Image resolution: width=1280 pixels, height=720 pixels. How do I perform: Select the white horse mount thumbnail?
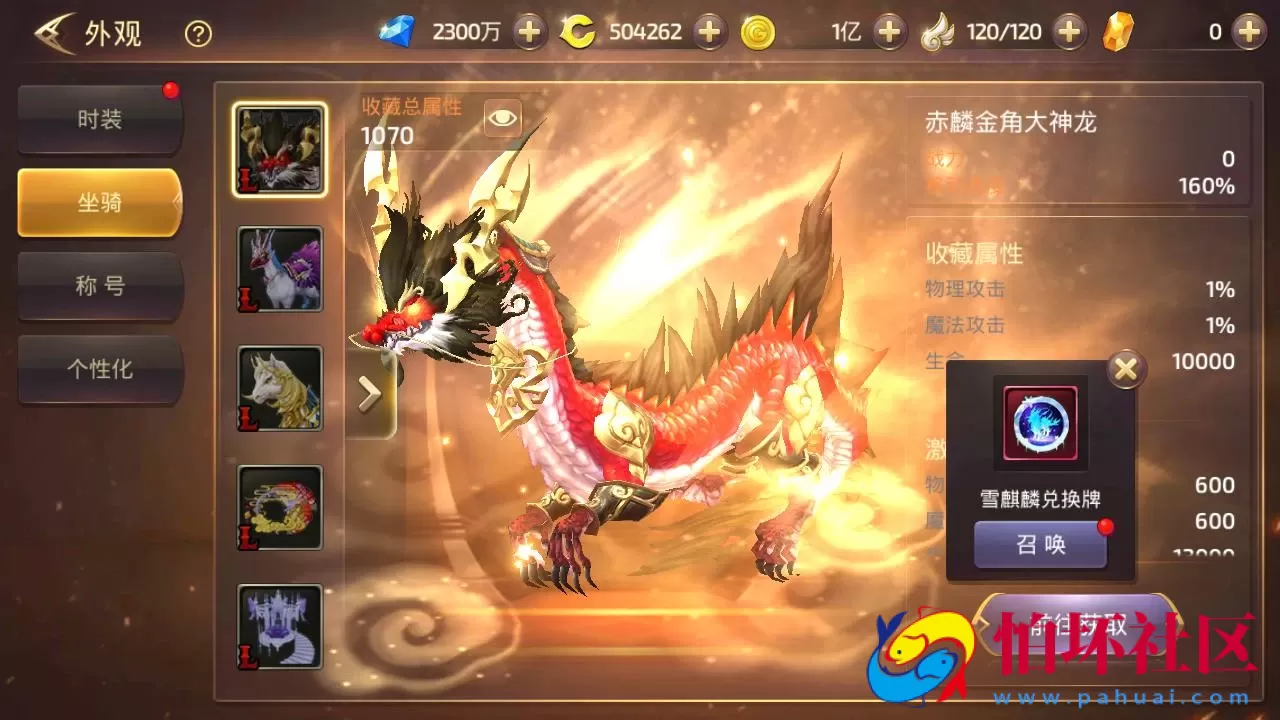[279, 388]
